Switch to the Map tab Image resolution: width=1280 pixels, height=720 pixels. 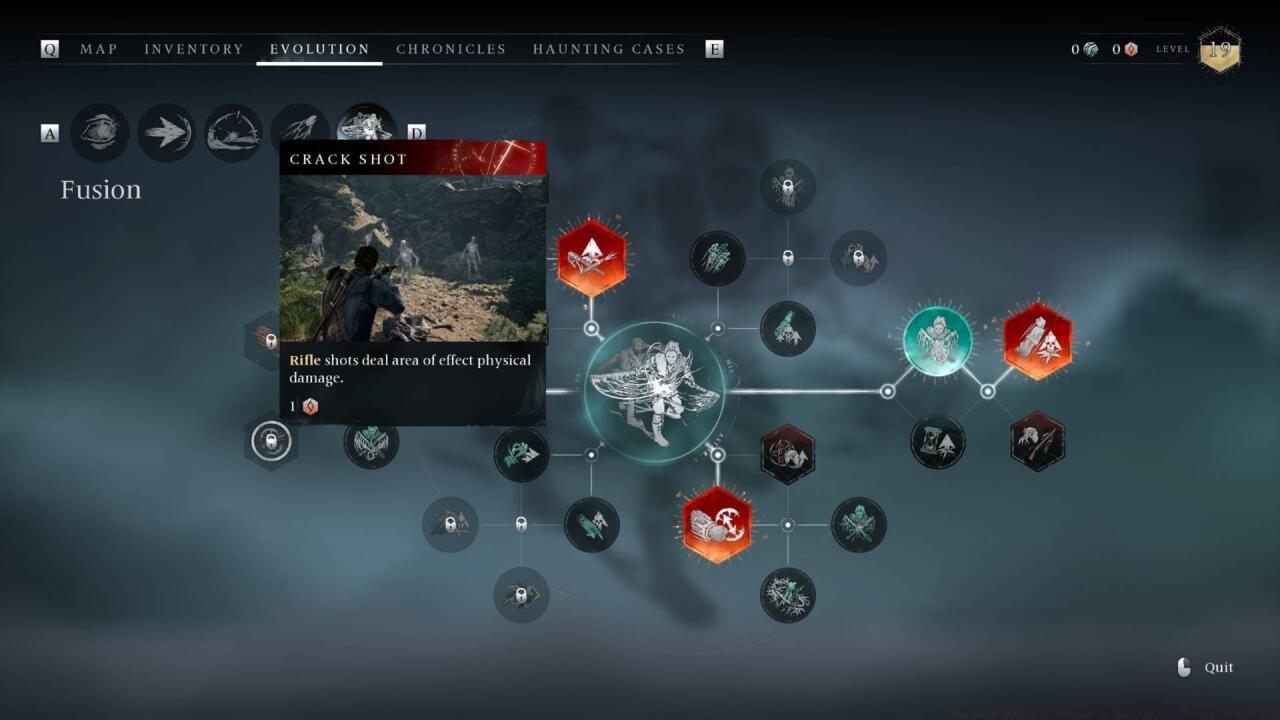[98, 49]
